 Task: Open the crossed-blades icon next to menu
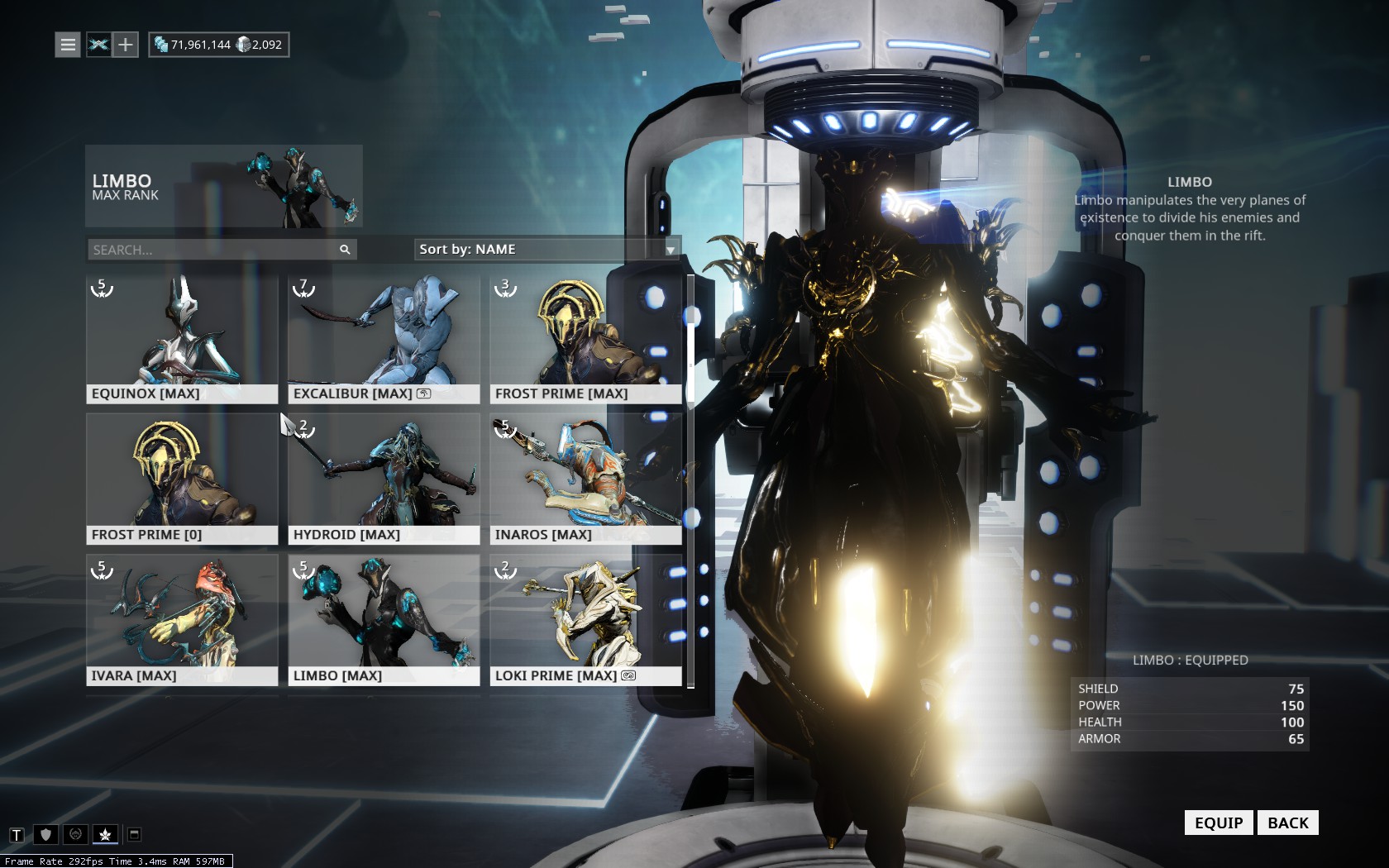pyautogui.click(x=98, y=45)
